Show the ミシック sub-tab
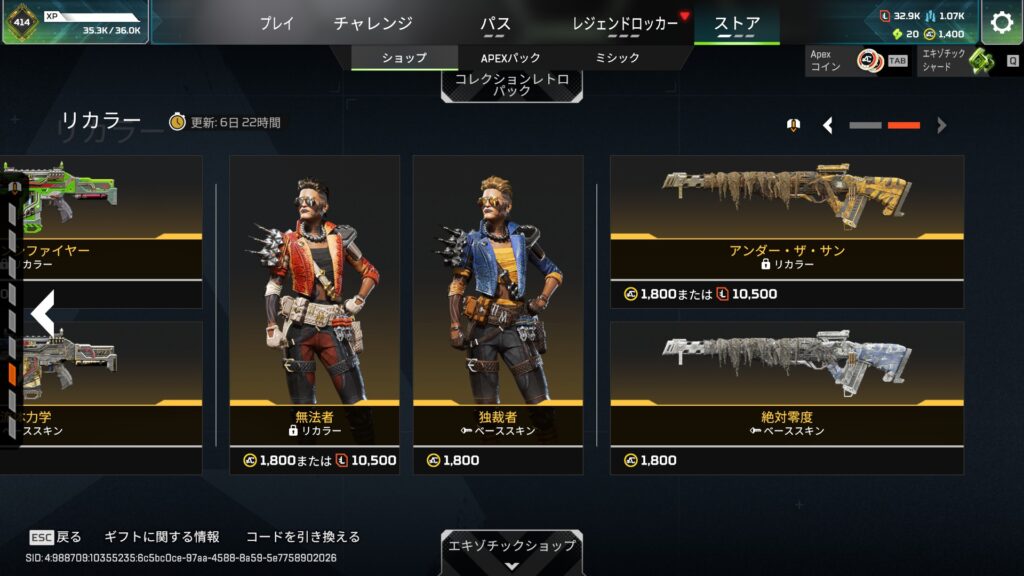The height and width of the screenshot is (576, 1024). [x=617, y=58]
